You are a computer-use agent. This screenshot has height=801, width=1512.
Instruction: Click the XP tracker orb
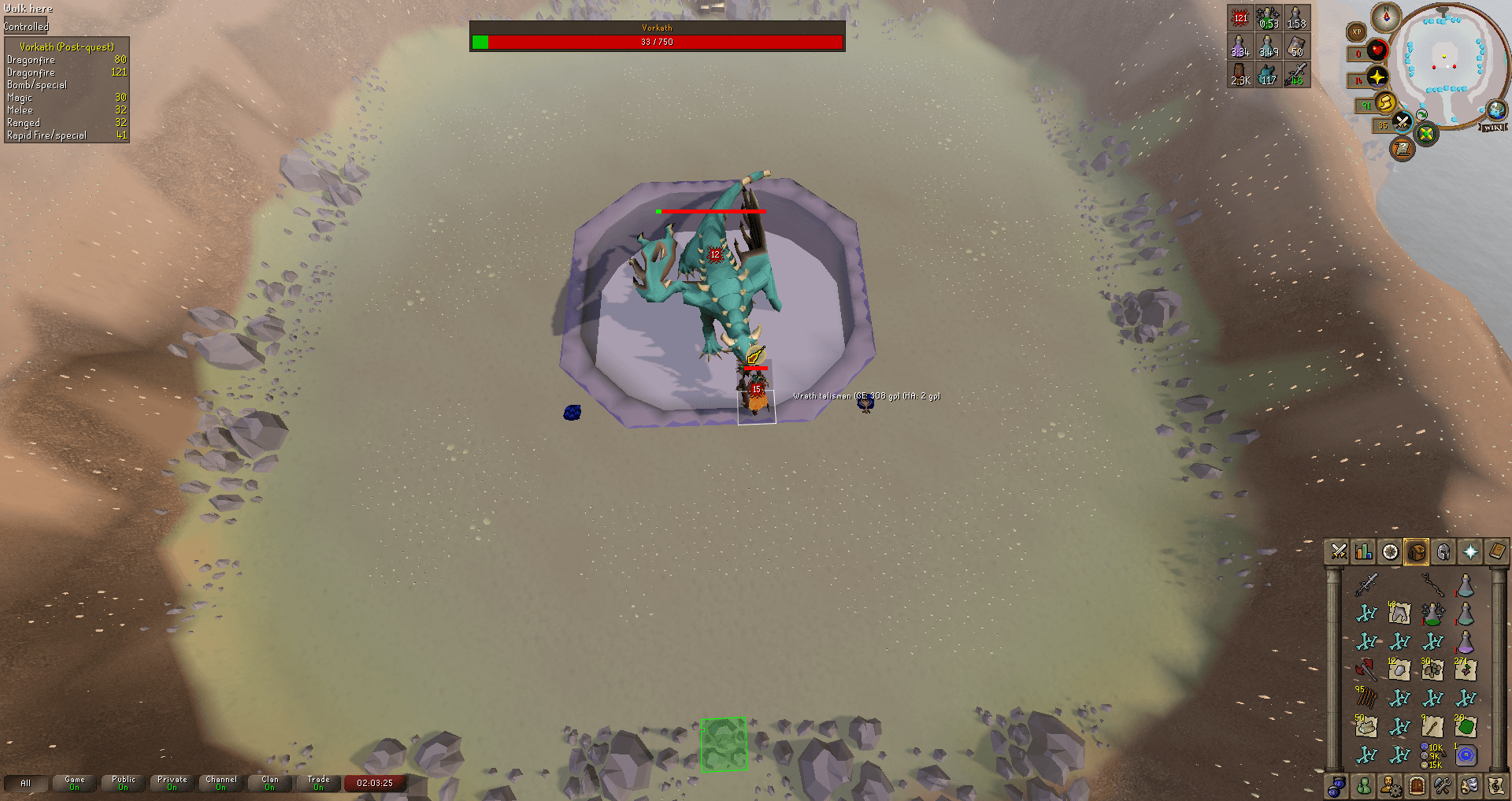[1356, 32]
